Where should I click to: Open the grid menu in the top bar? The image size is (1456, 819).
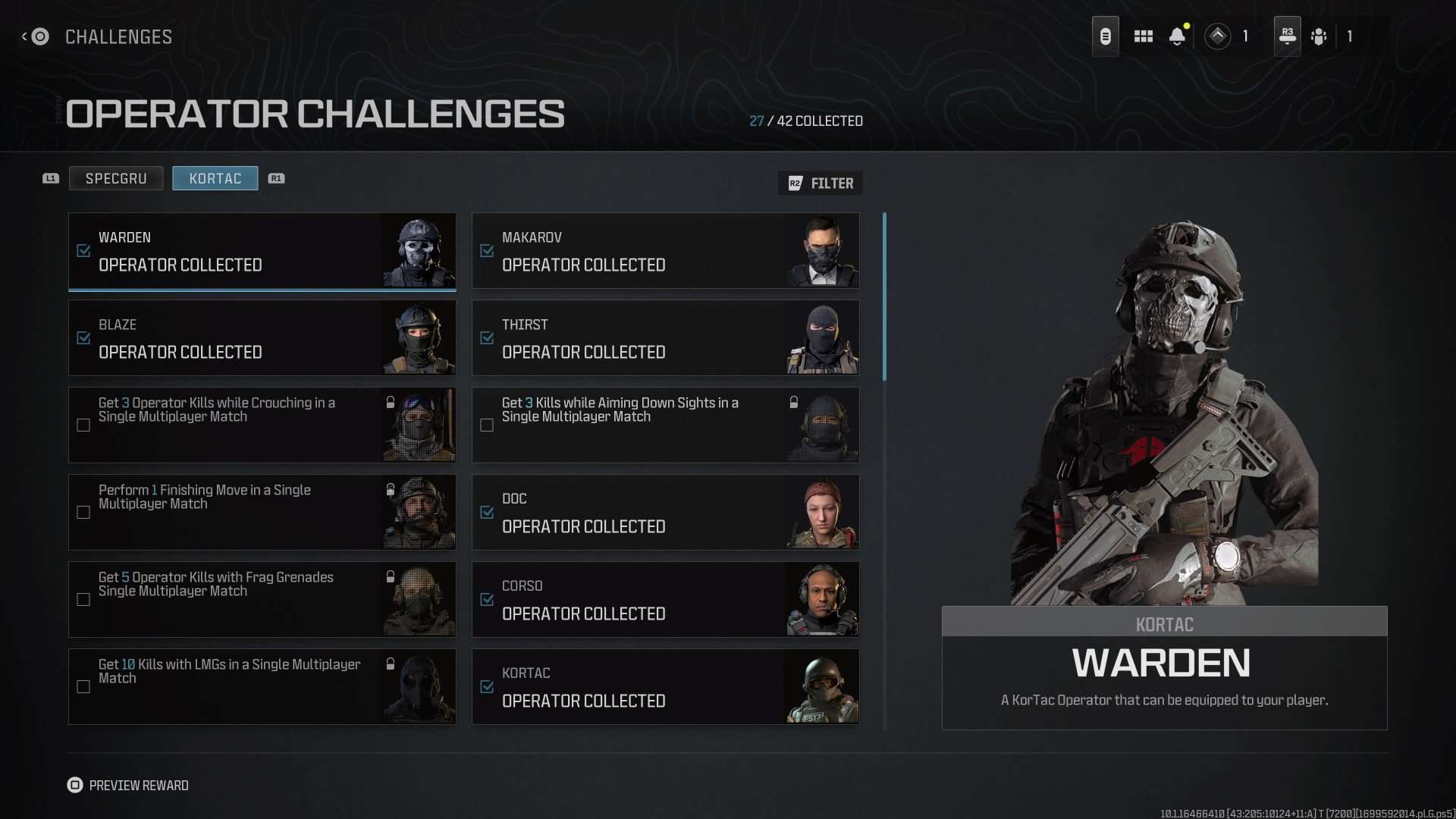click(1144, 36)
